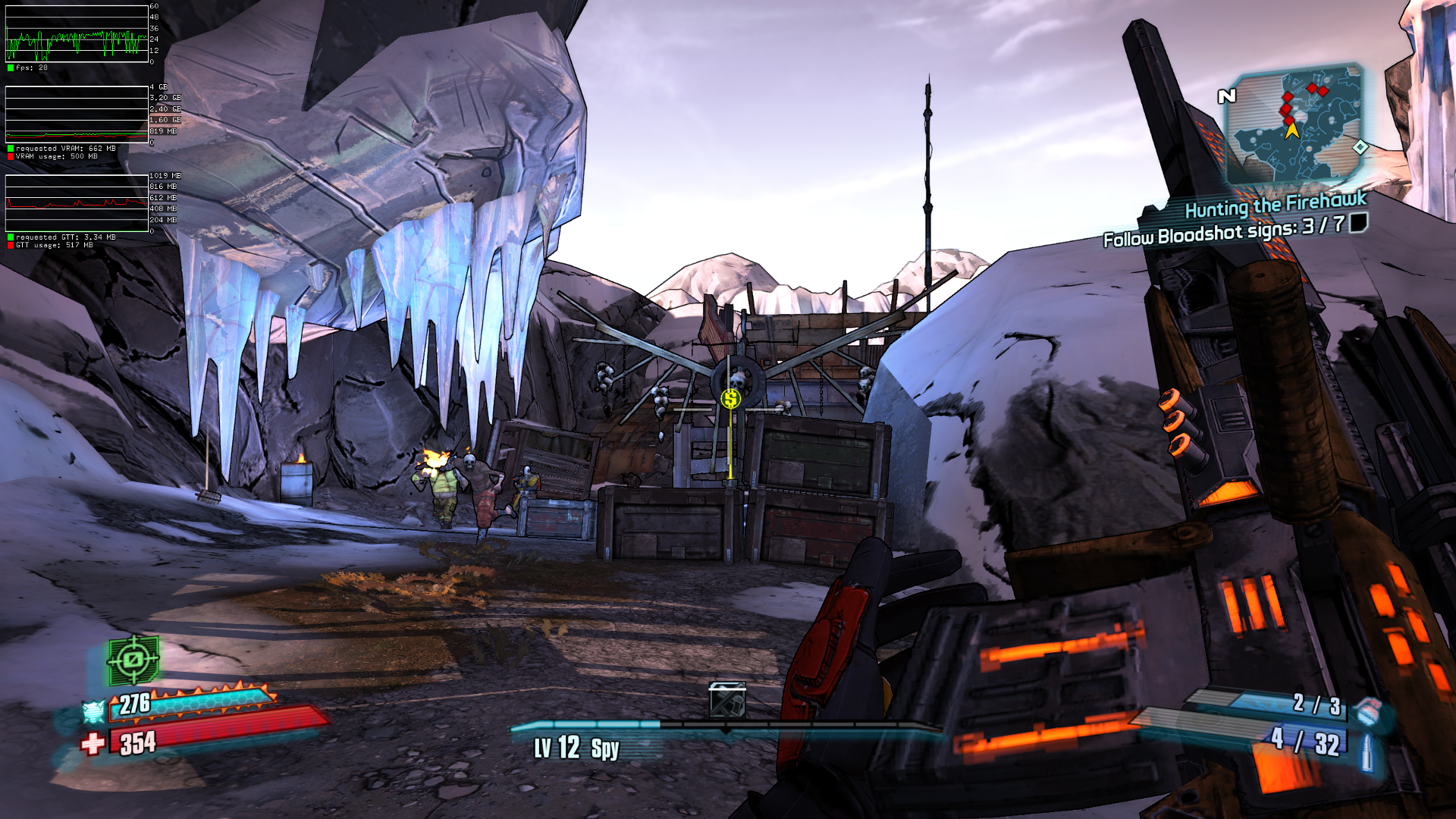Select the grenade icon beside 2 / 3
The width and height of the screenshot is (1456, 819).
pos(1367,711)
